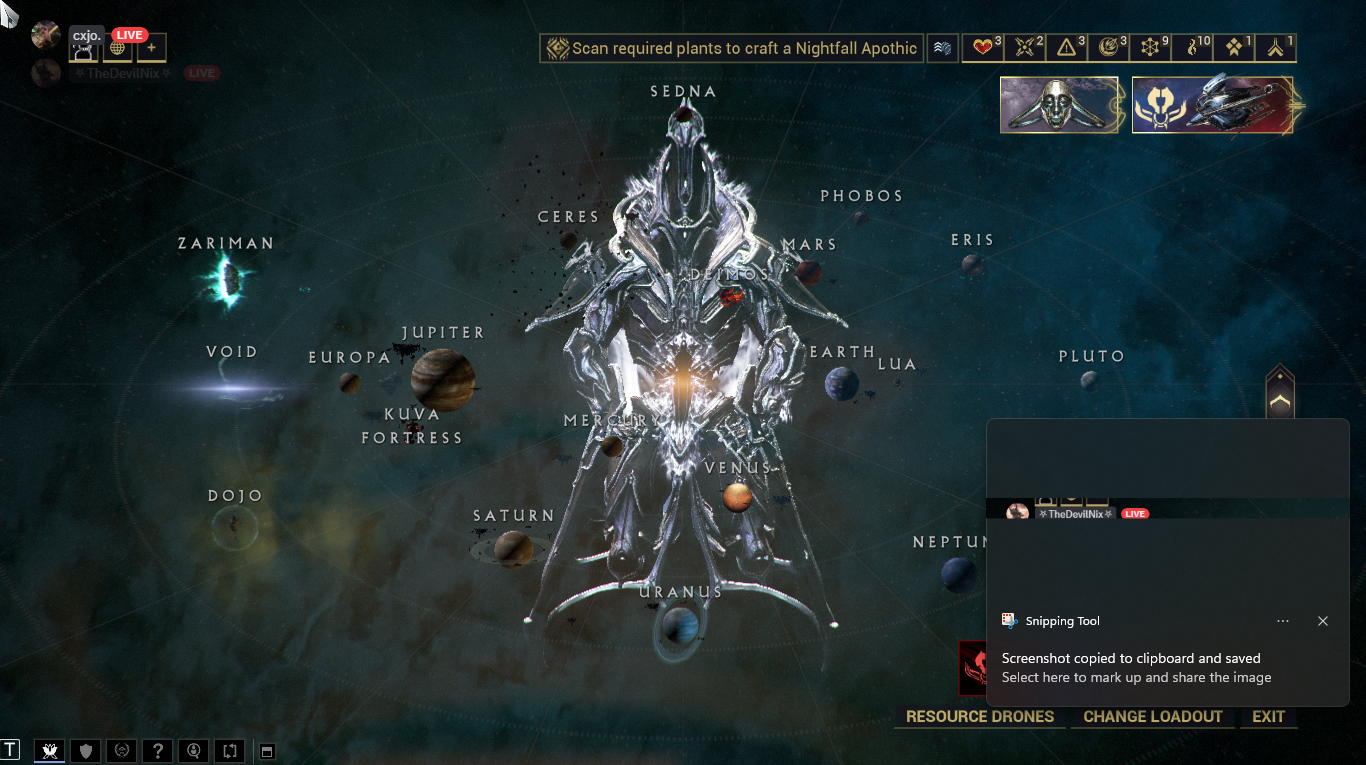Show the warning triangle alerts

tap(1068, 48)
